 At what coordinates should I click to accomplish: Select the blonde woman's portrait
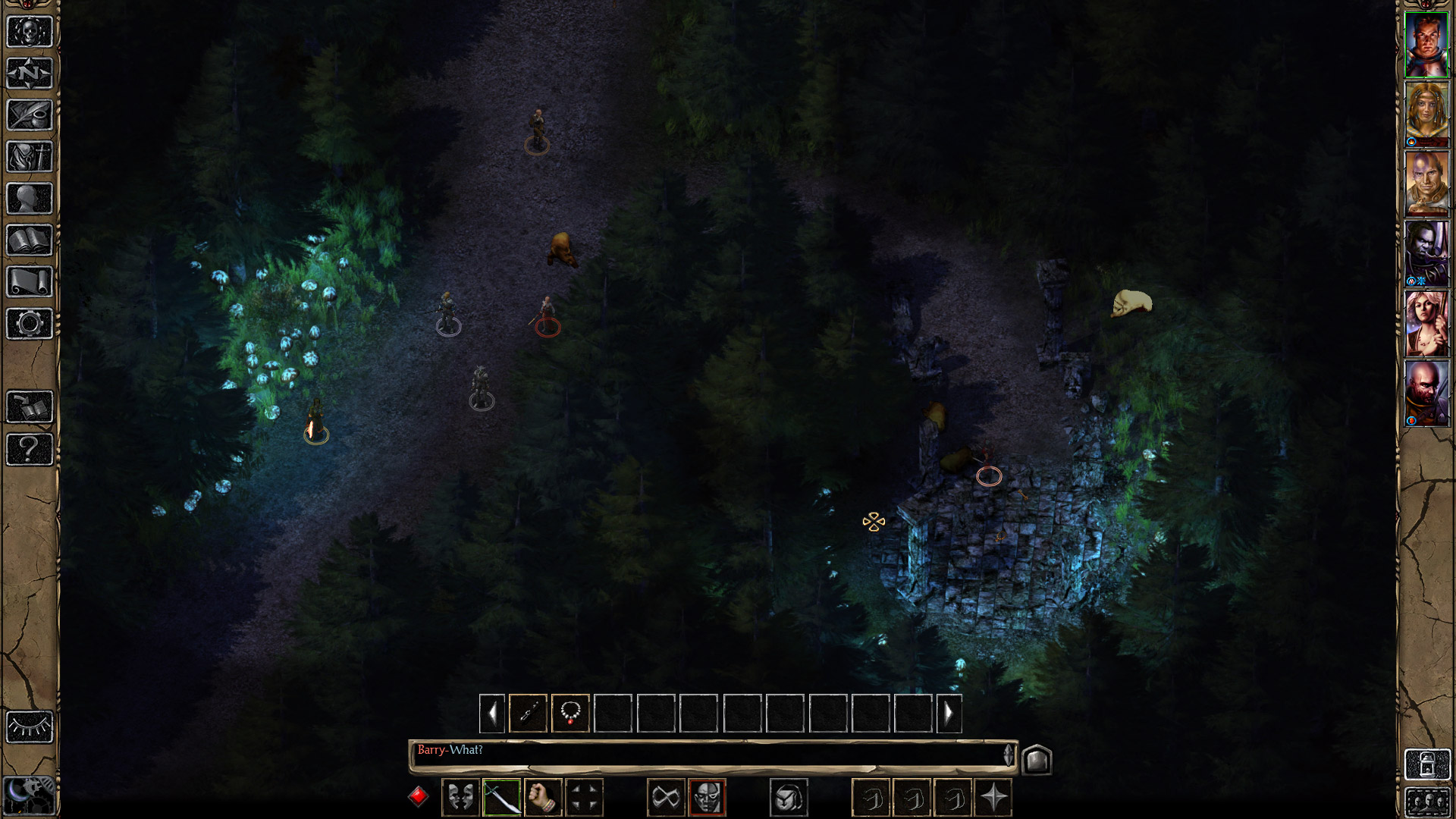point(1426,115)
